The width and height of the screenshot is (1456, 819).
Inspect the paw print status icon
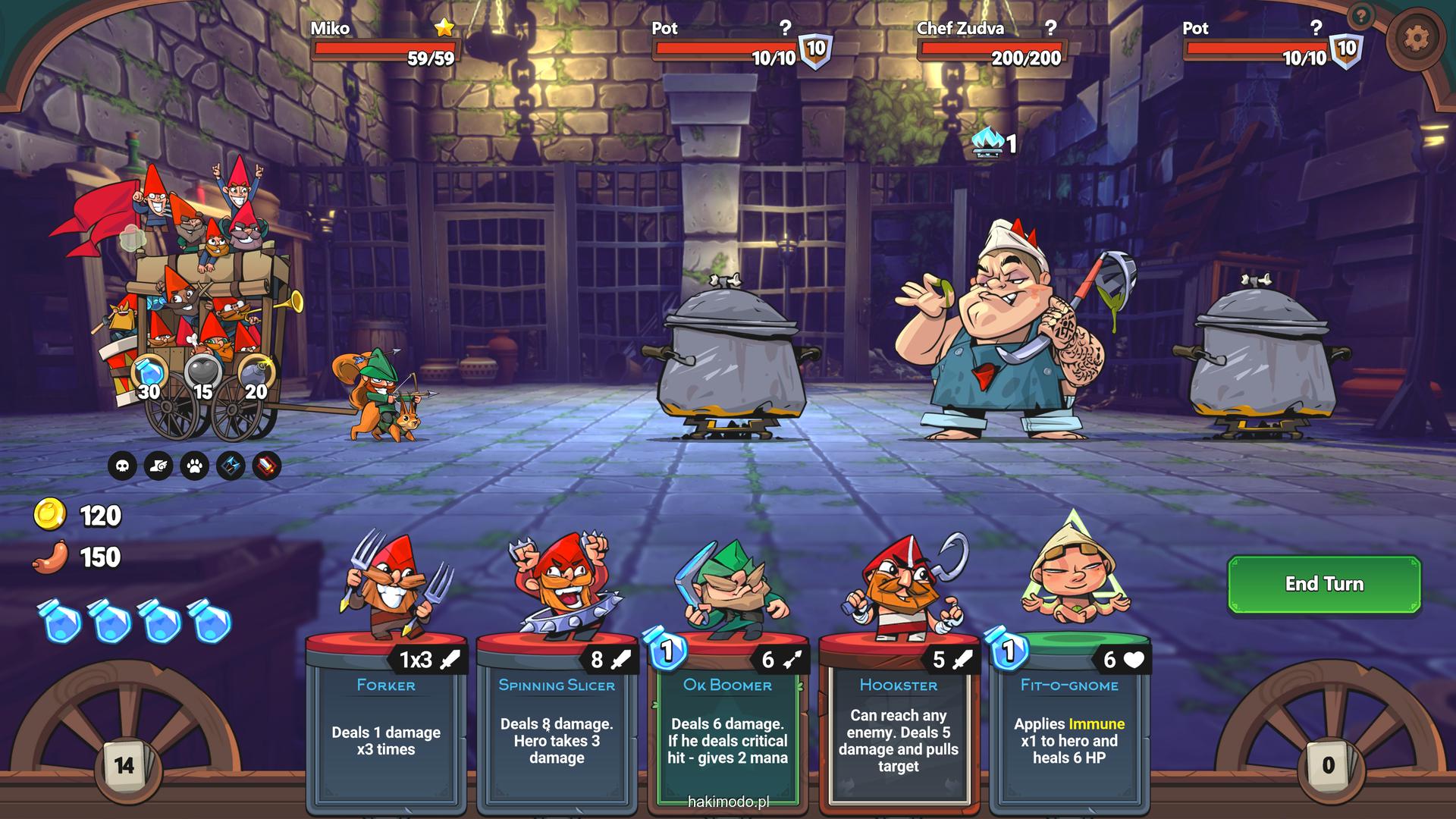coord(195,466)
